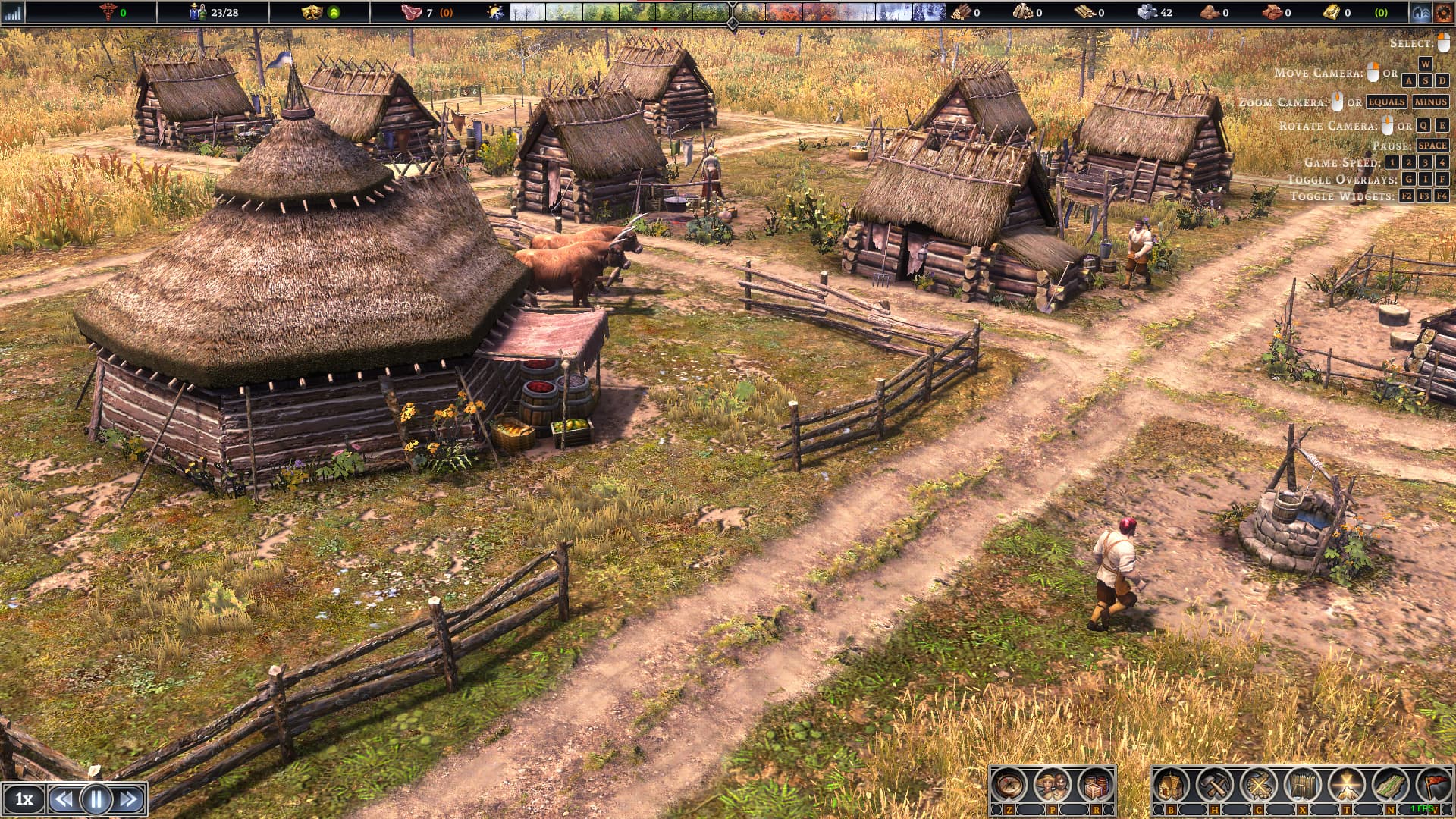Select the field plot tool
The height and width of the screenshot is (819, 1456).
(x=1390, y=786)
